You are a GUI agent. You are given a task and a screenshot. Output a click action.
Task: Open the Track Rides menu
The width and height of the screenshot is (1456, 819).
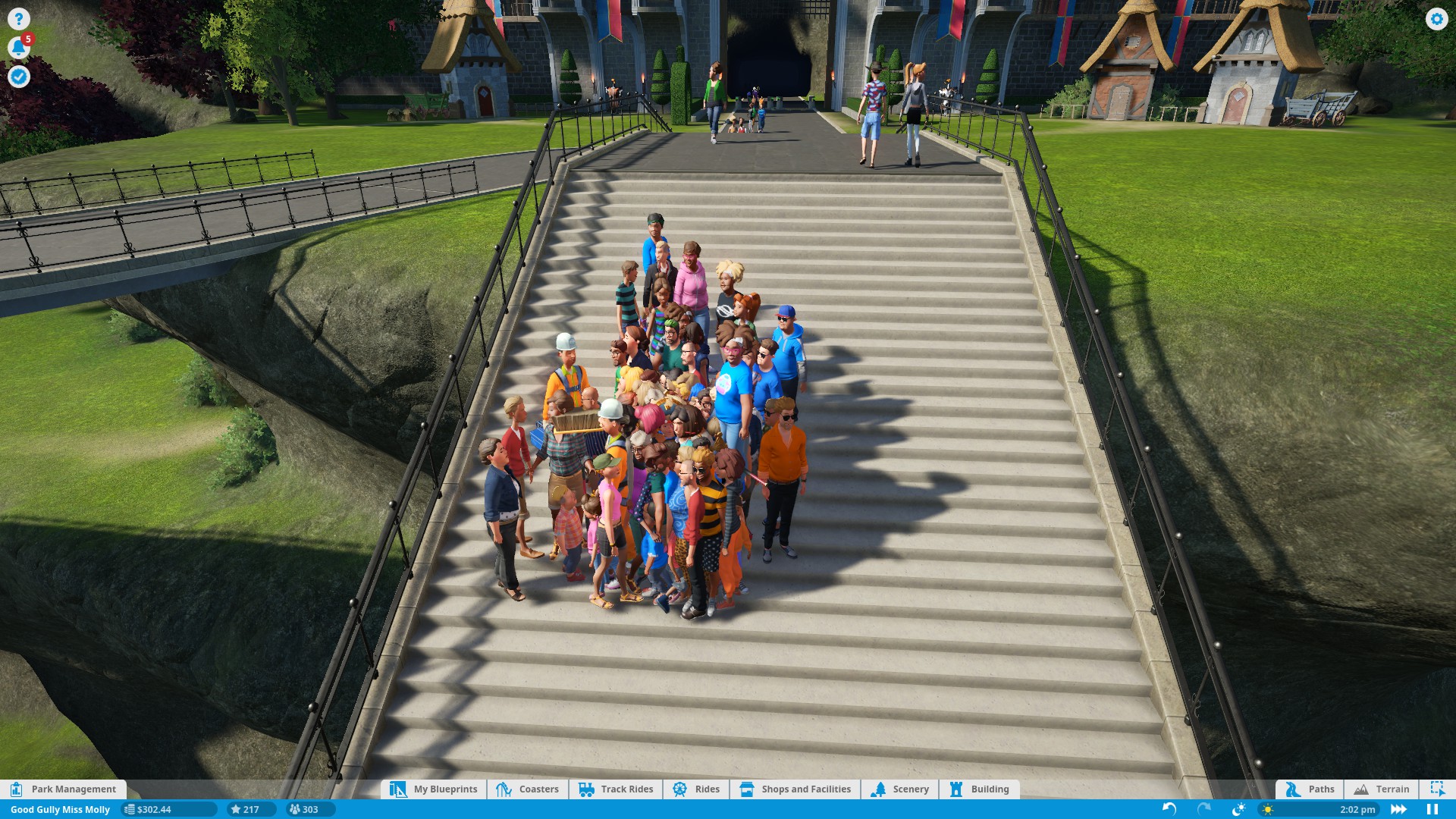(616, 789)
